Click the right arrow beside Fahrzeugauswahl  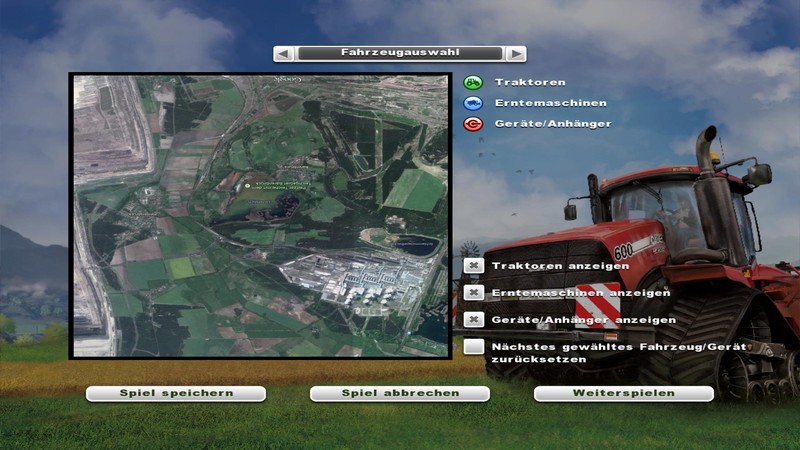pyautogui.click(x=515, y=53)
